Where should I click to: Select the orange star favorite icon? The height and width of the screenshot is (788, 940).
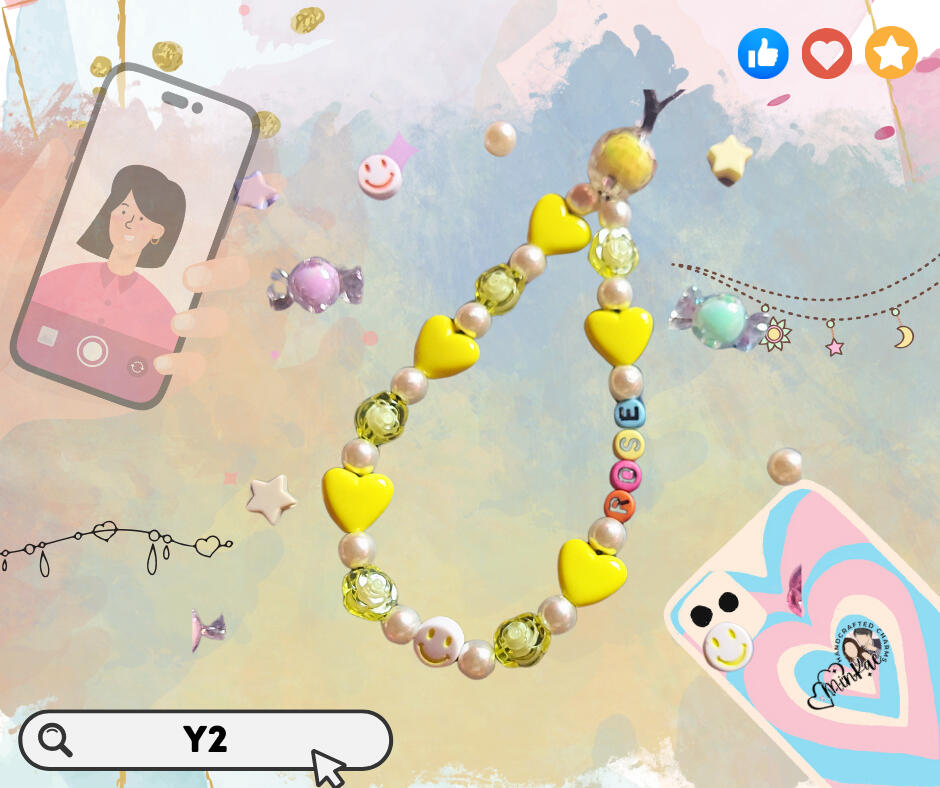coord(890,54)
